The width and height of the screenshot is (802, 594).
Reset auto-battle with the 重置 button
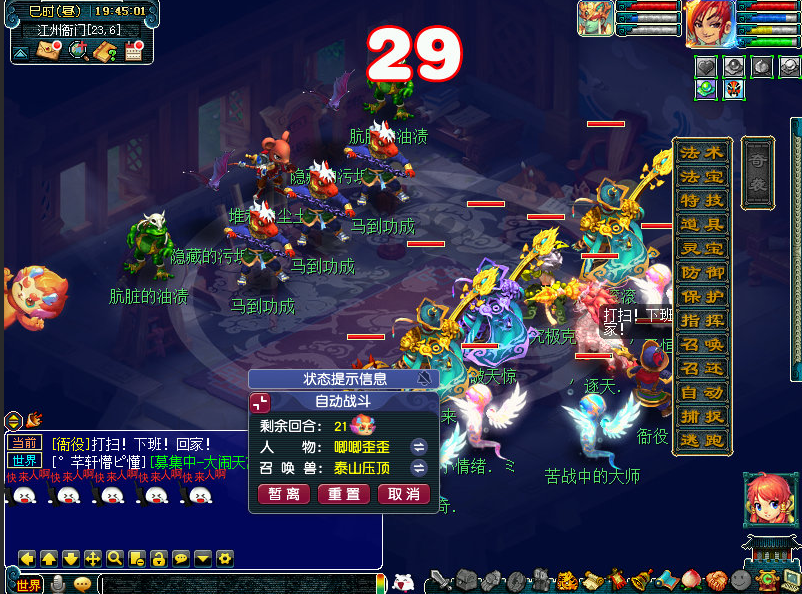tap(344, 494)
